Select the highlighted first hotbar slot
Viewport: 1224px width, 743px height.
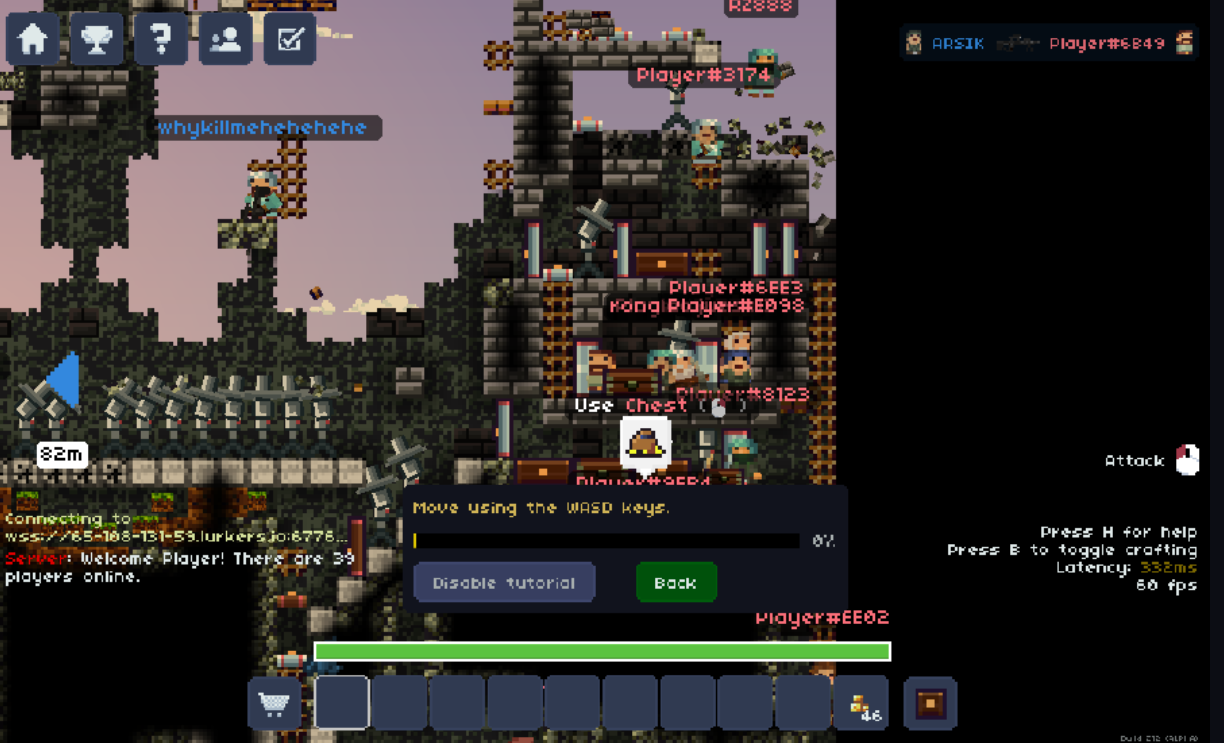(342, 703)
